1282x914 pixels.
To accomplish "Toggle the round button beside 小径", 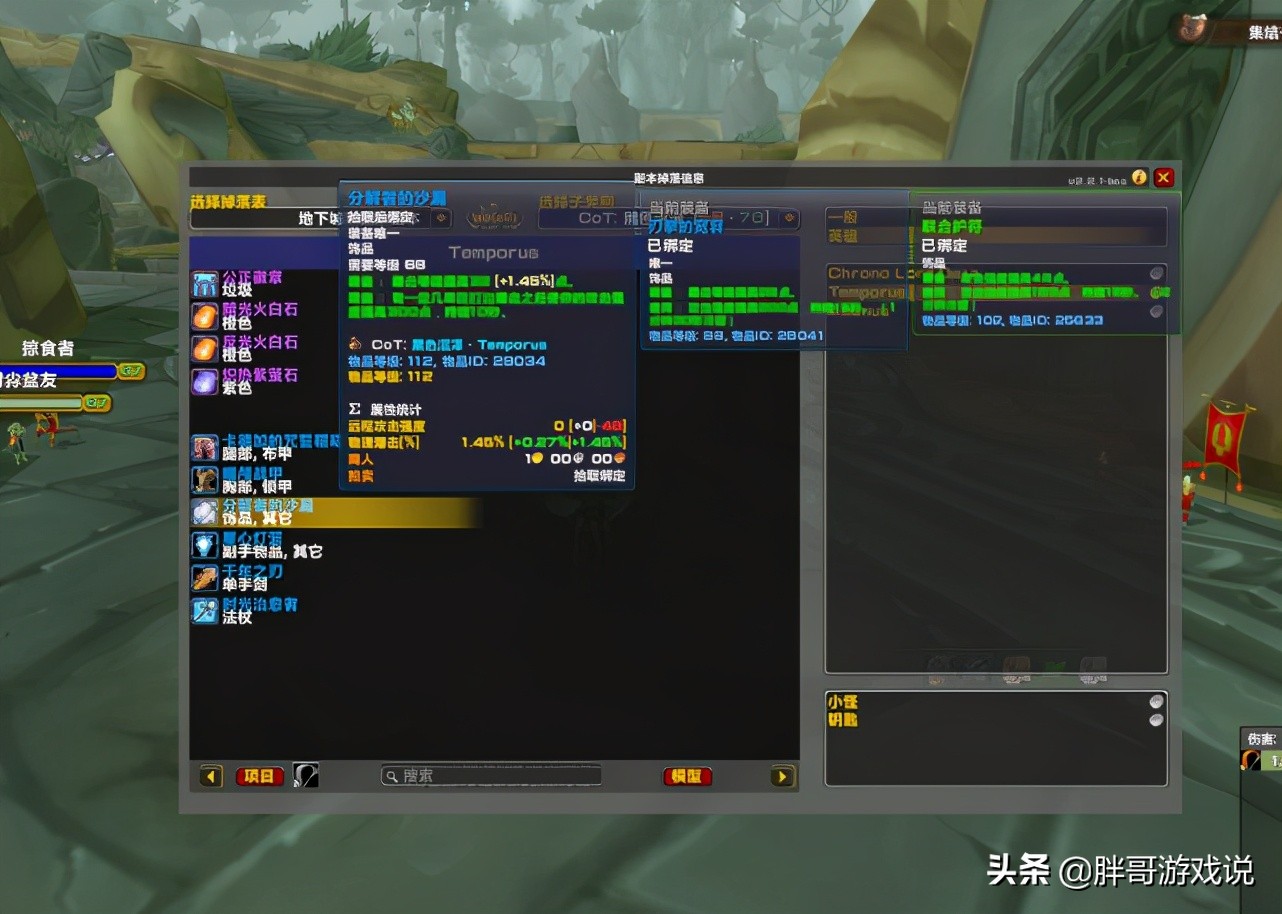I will tap(1156, 704).
